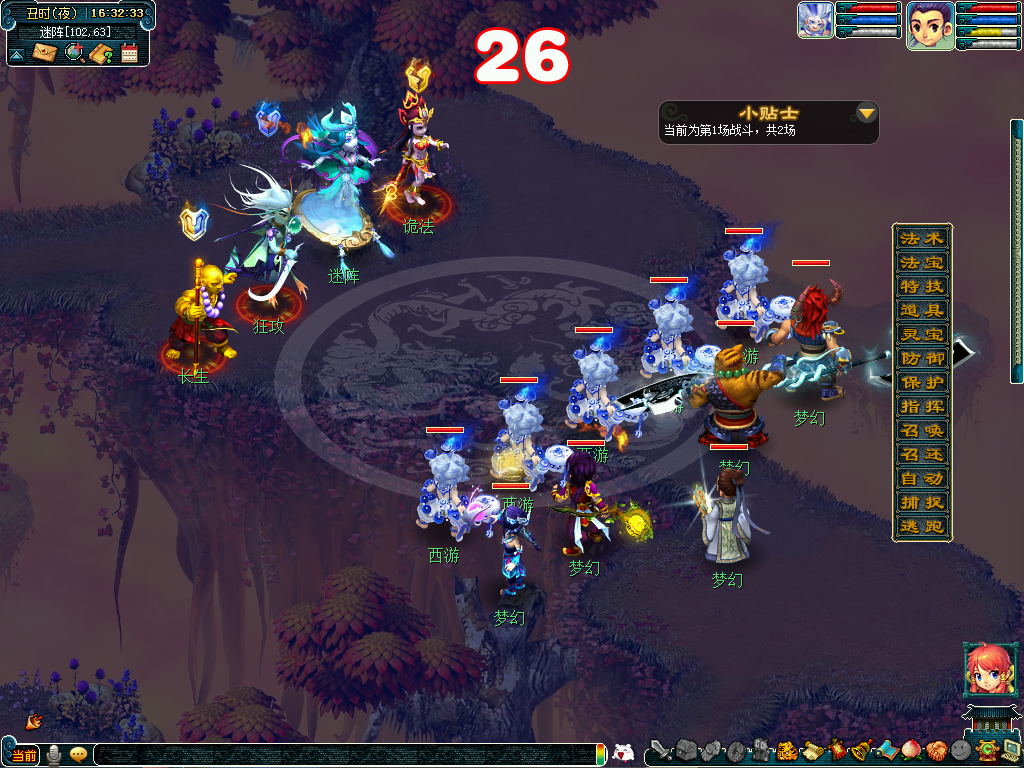
Task: Select the 保护 protect command
Action: [921, 383]
